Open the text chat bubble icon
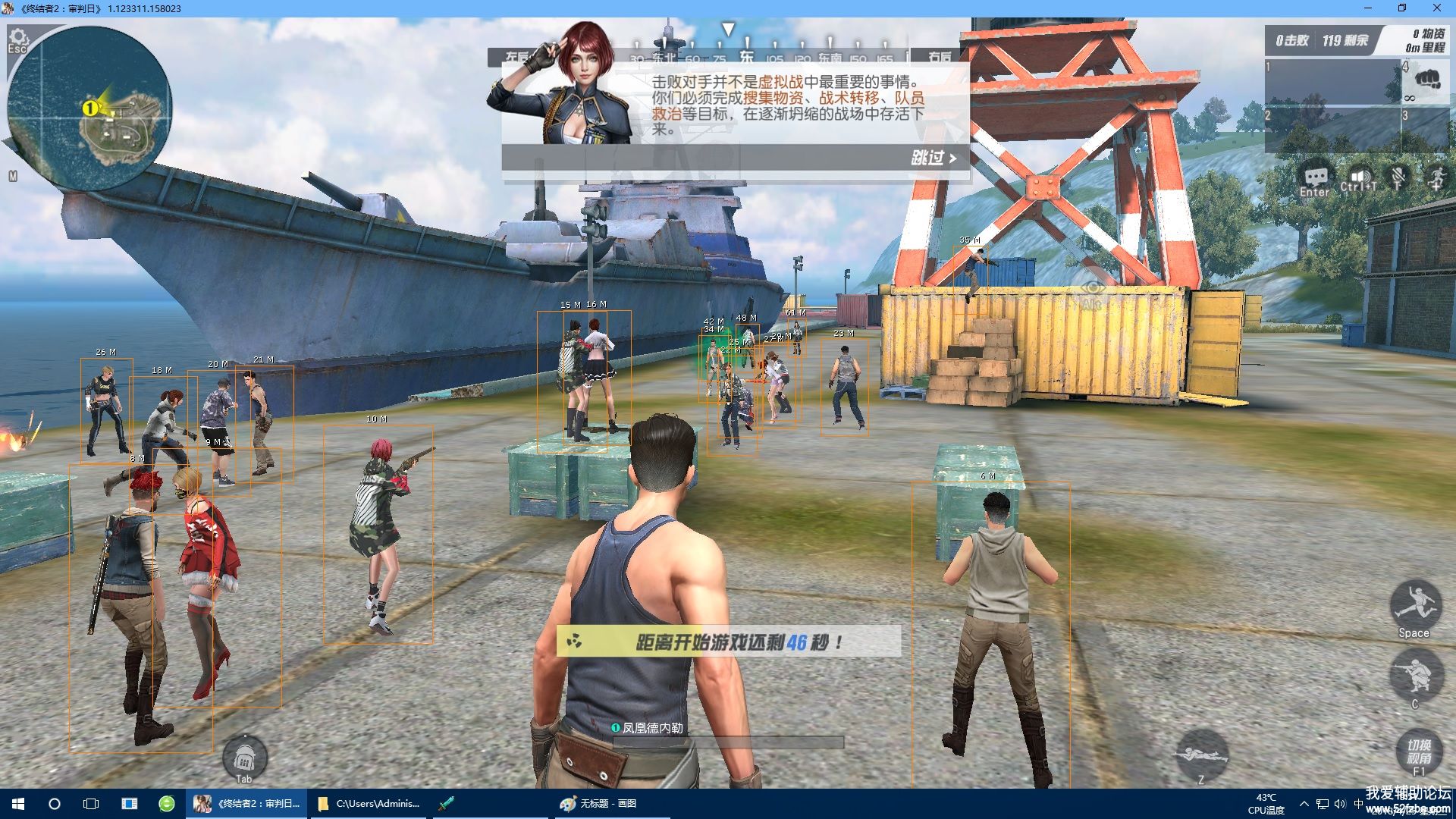This screenshot has width=1456, height=819. pos(1315,179)
